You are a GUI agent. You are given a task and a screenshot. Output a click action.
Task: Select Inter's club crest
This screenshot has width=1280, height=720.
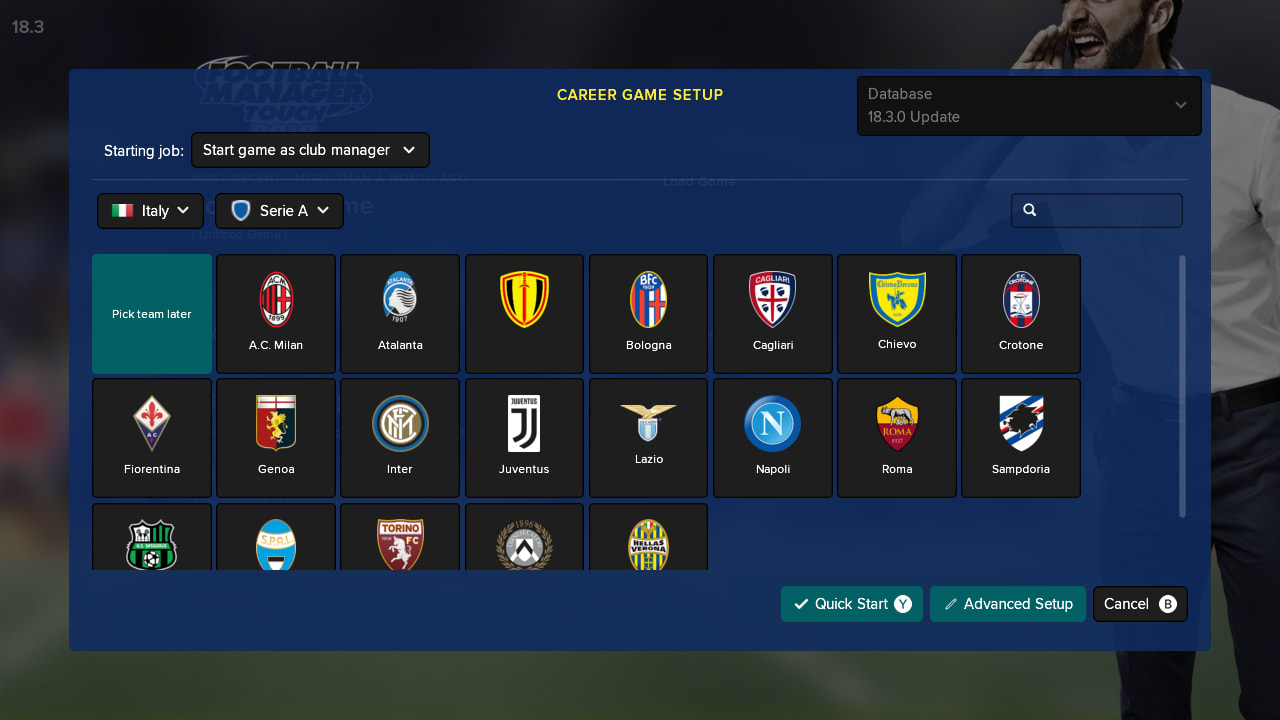400,437
